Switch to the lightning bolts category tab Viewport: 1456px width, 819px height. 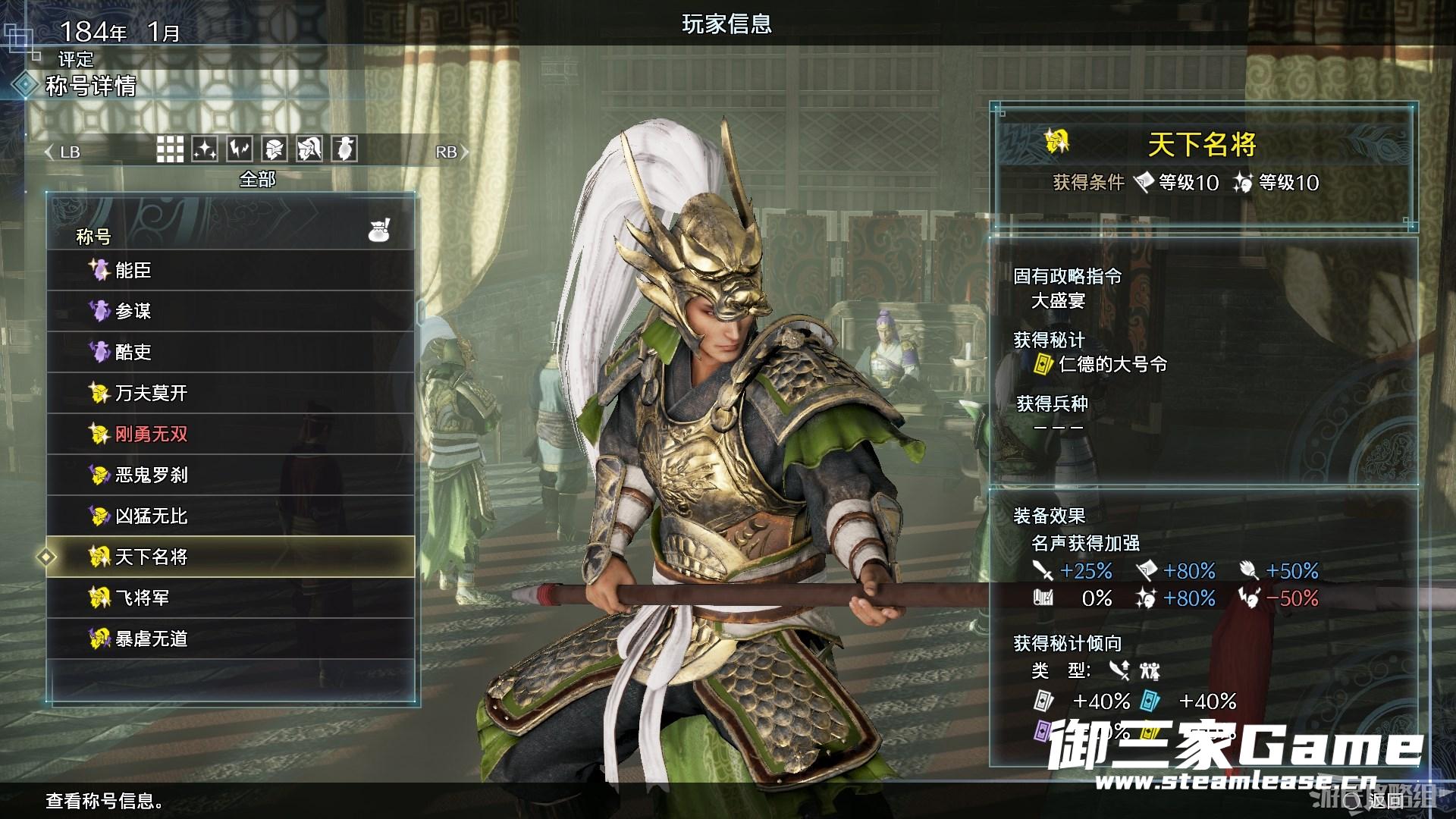click(x=240, y=149)
